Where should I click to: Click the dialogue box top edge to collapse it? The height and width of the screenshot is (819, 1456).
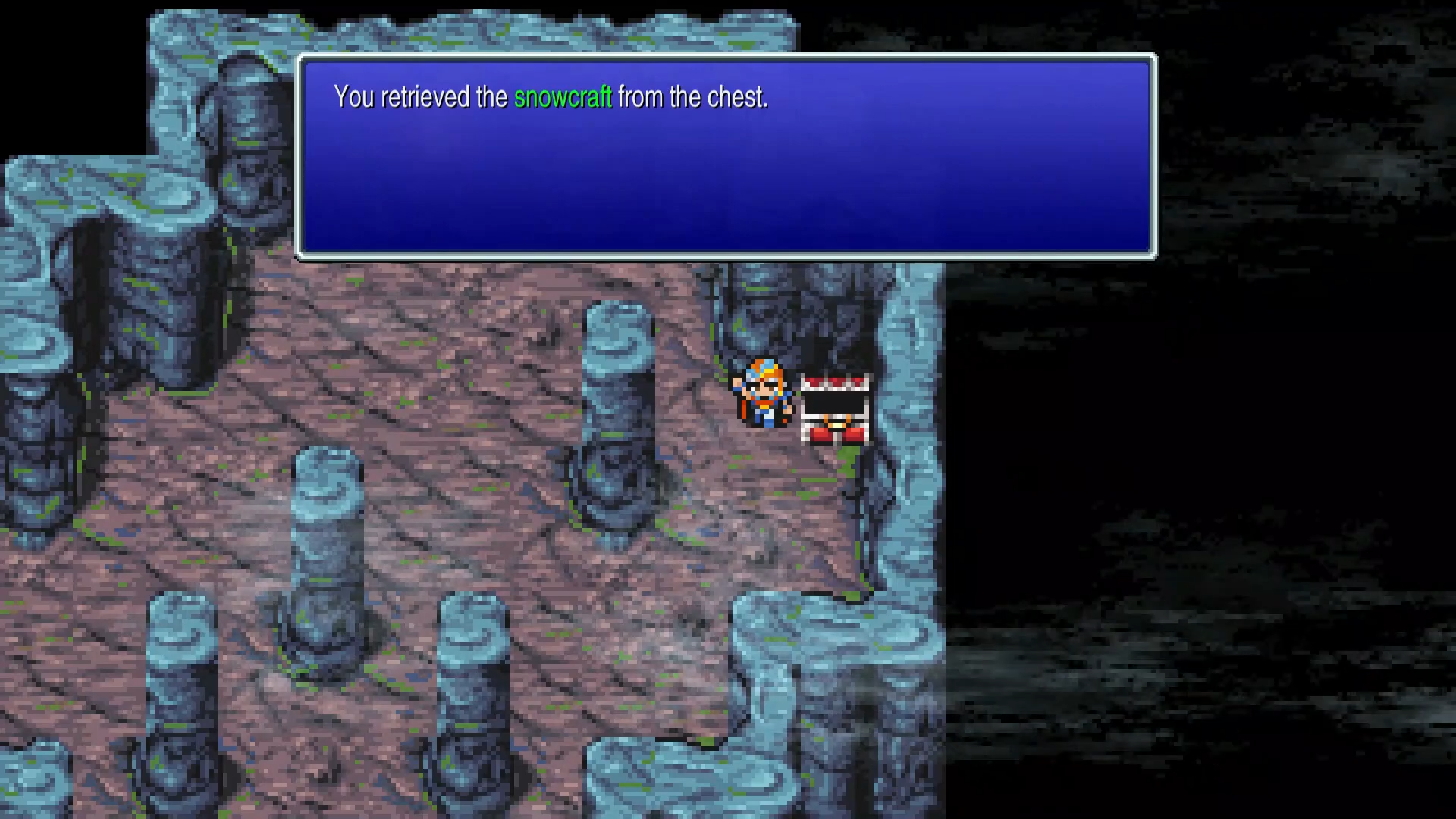[728, 56]
